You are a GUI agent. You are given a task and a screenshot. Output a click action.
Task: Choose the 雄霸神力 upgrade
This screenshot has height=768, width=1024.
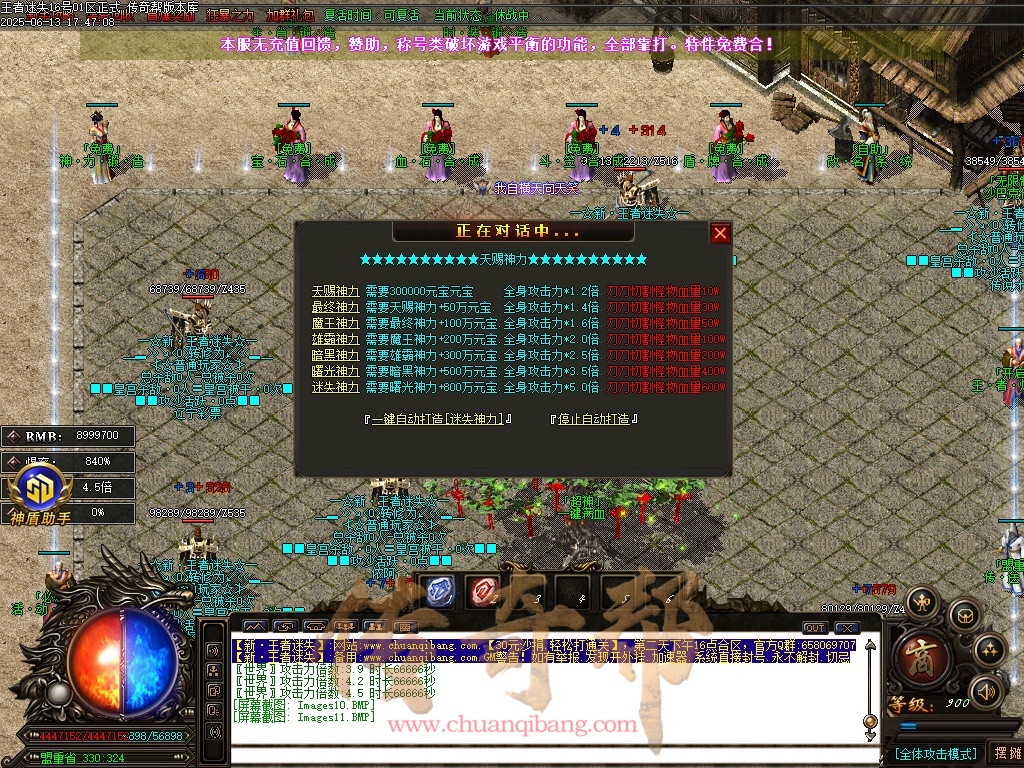(x=335, y=339)
